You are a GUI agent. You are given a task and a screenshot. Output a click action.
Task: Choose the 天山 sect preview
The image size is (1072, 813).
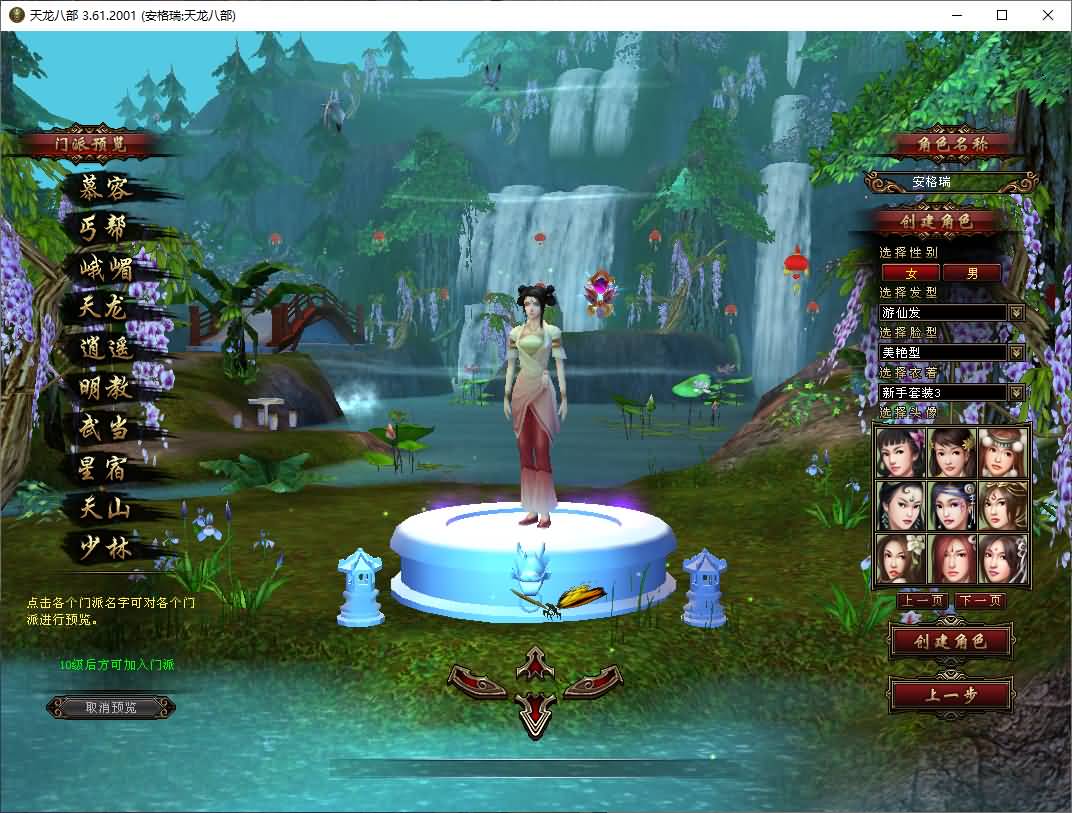click(x=105, y=508)
